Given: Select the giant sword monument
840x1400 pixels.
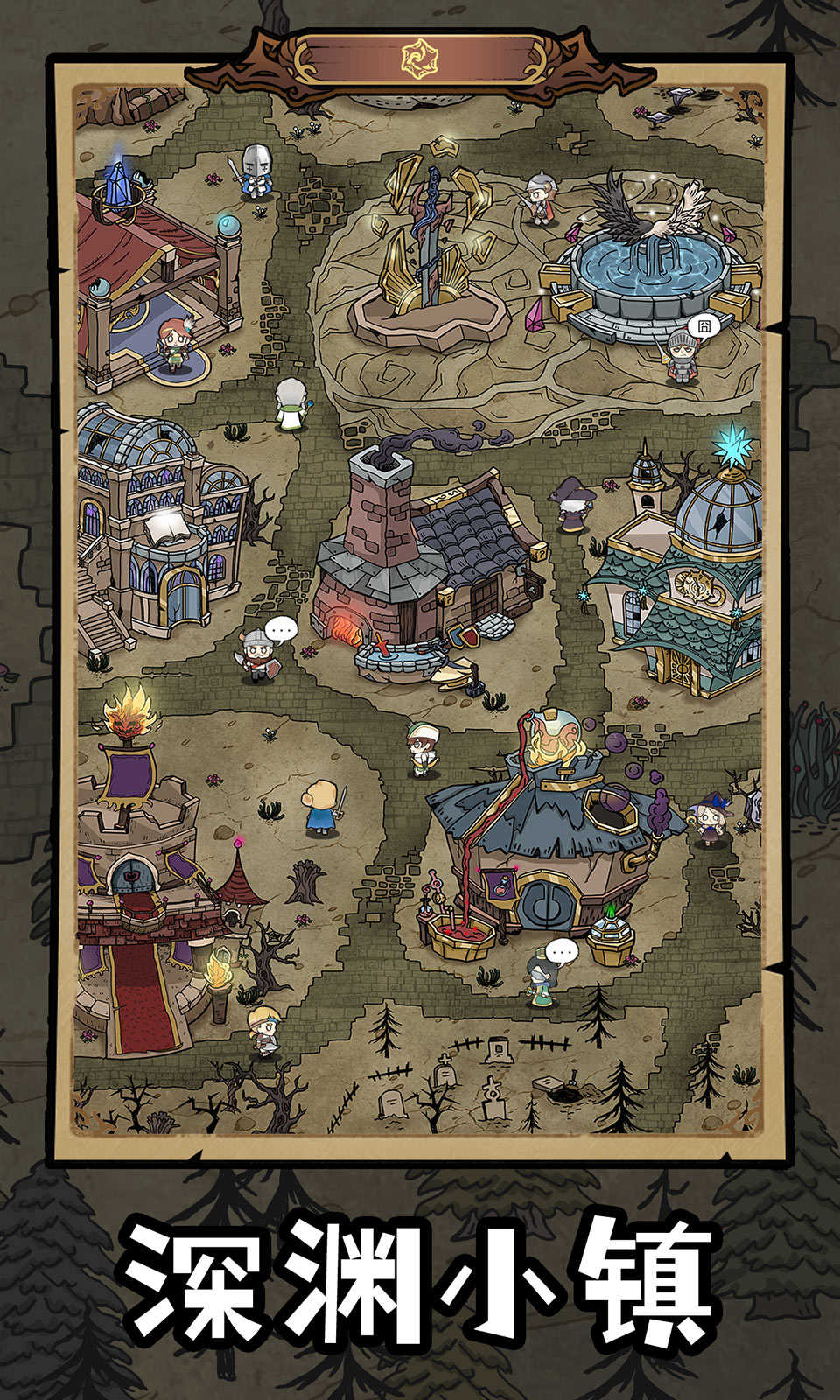Looking at the screenshot, I should [429, 254].
